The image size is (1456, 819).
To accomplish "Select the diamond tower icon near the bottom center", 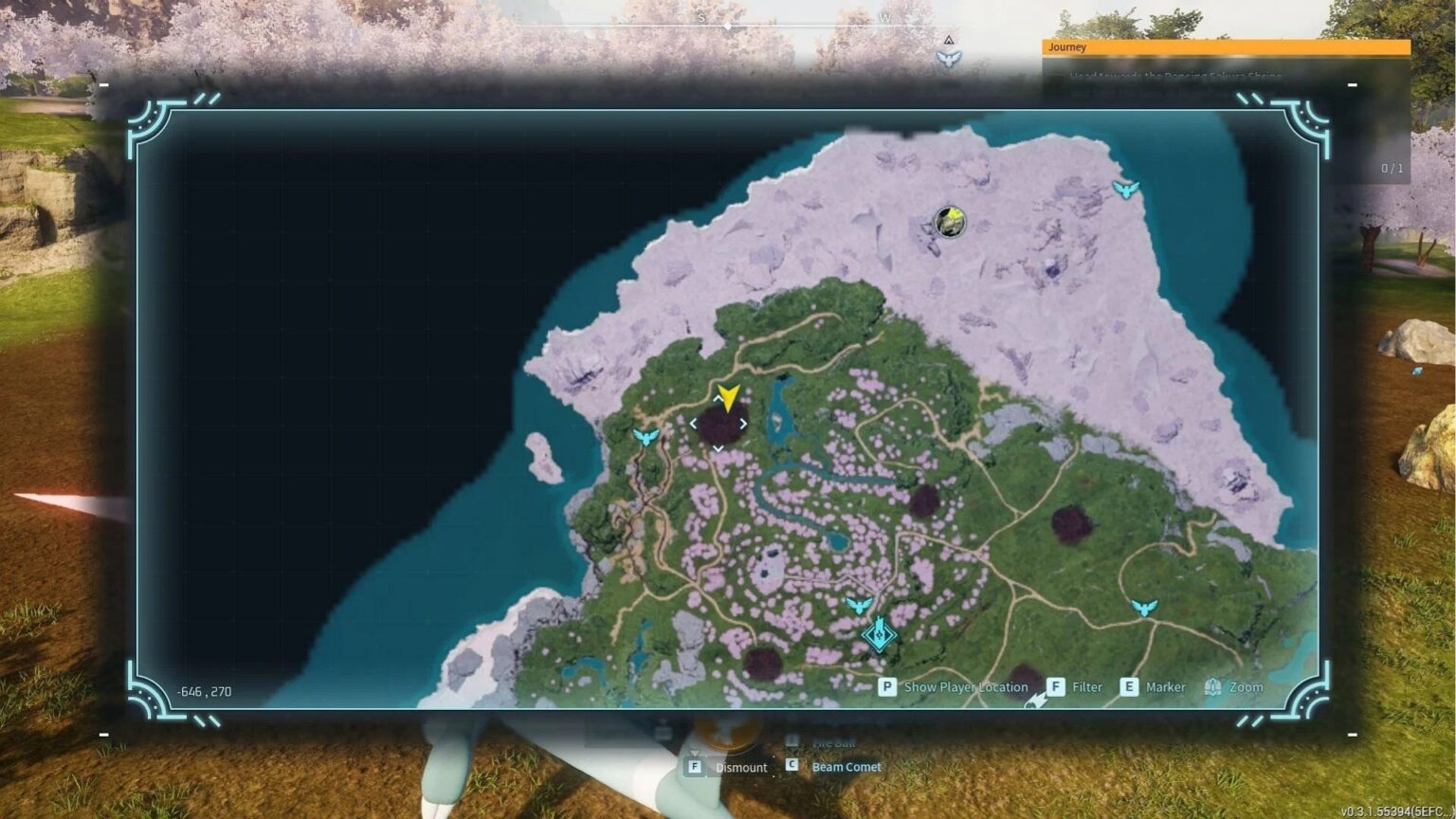I will (879, 635).
